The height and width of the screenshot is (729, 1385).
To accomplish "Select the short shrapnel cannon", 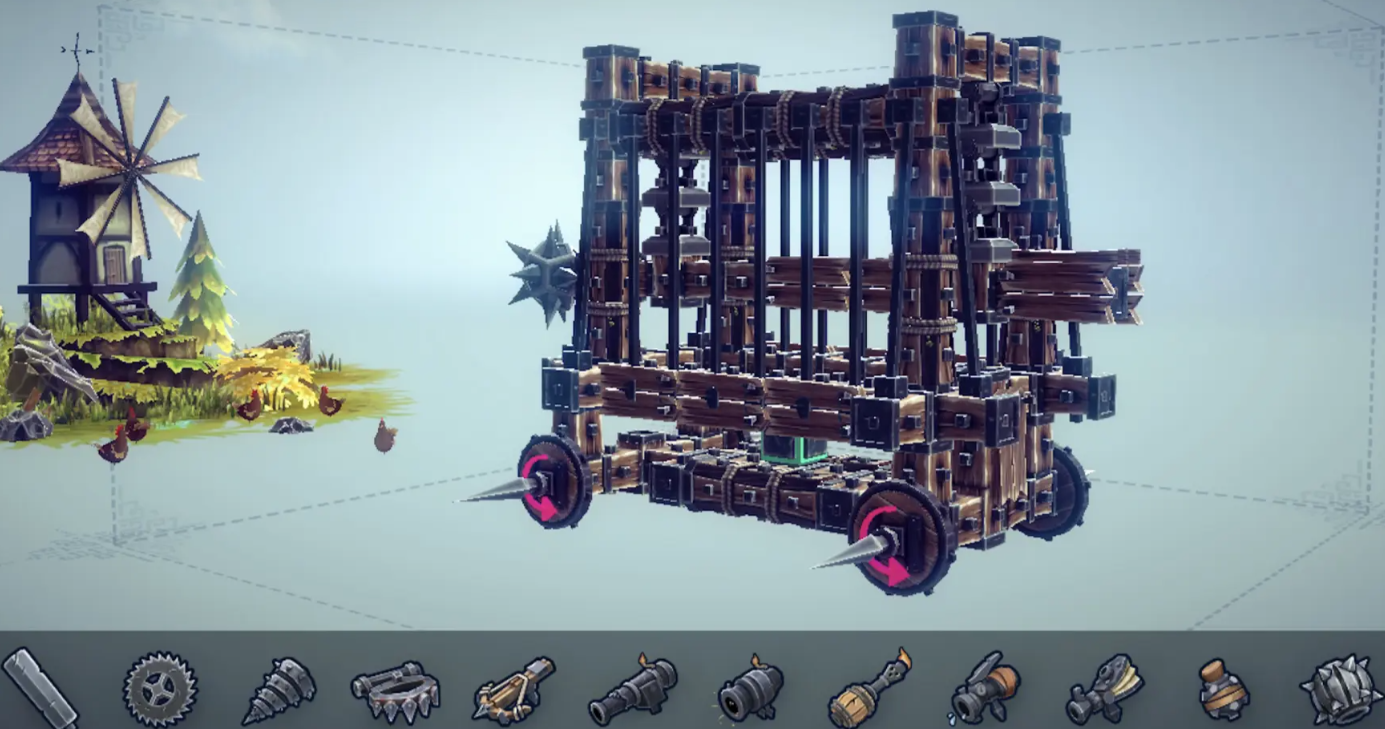I will 750,690.
